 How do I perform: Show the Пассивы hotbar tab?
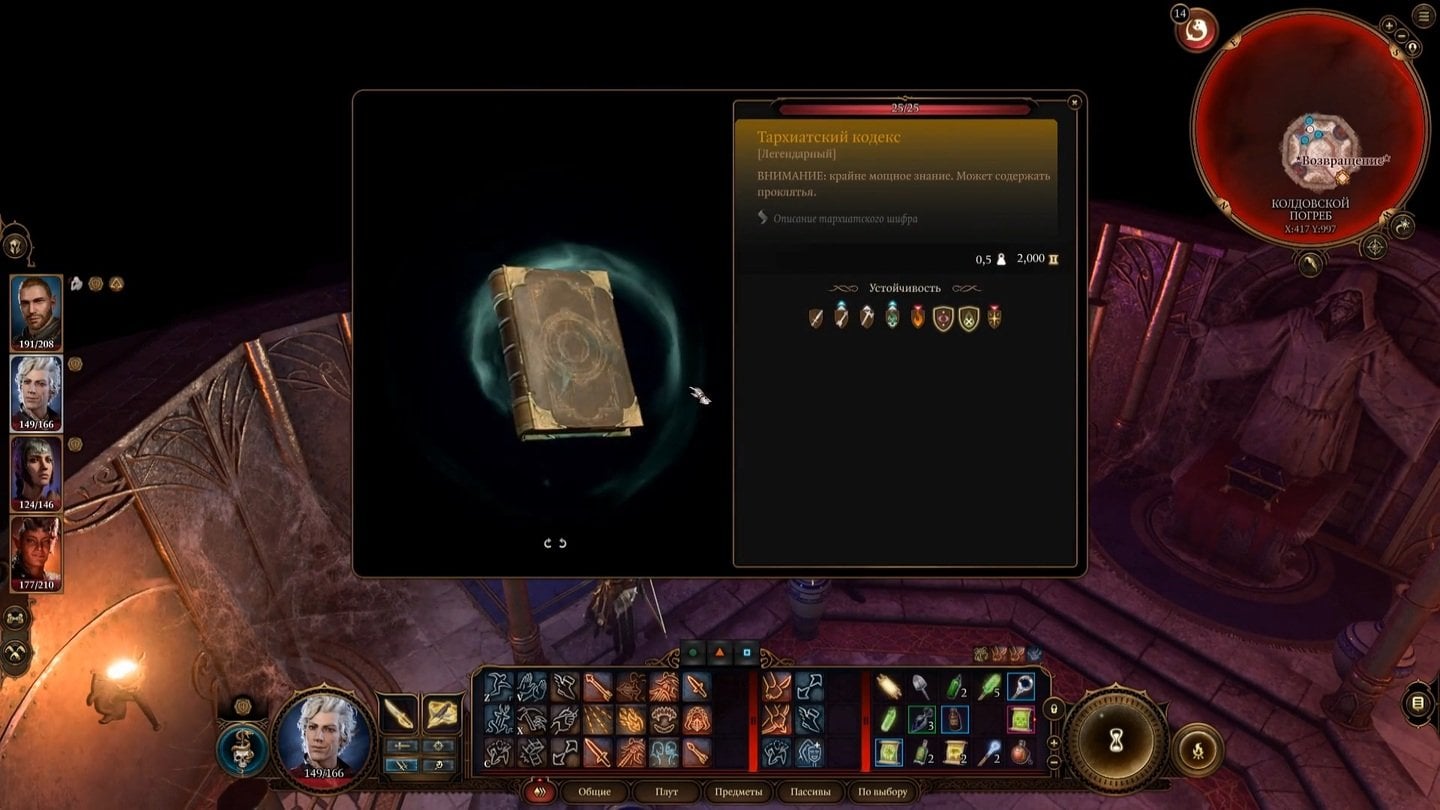[810, 792]
